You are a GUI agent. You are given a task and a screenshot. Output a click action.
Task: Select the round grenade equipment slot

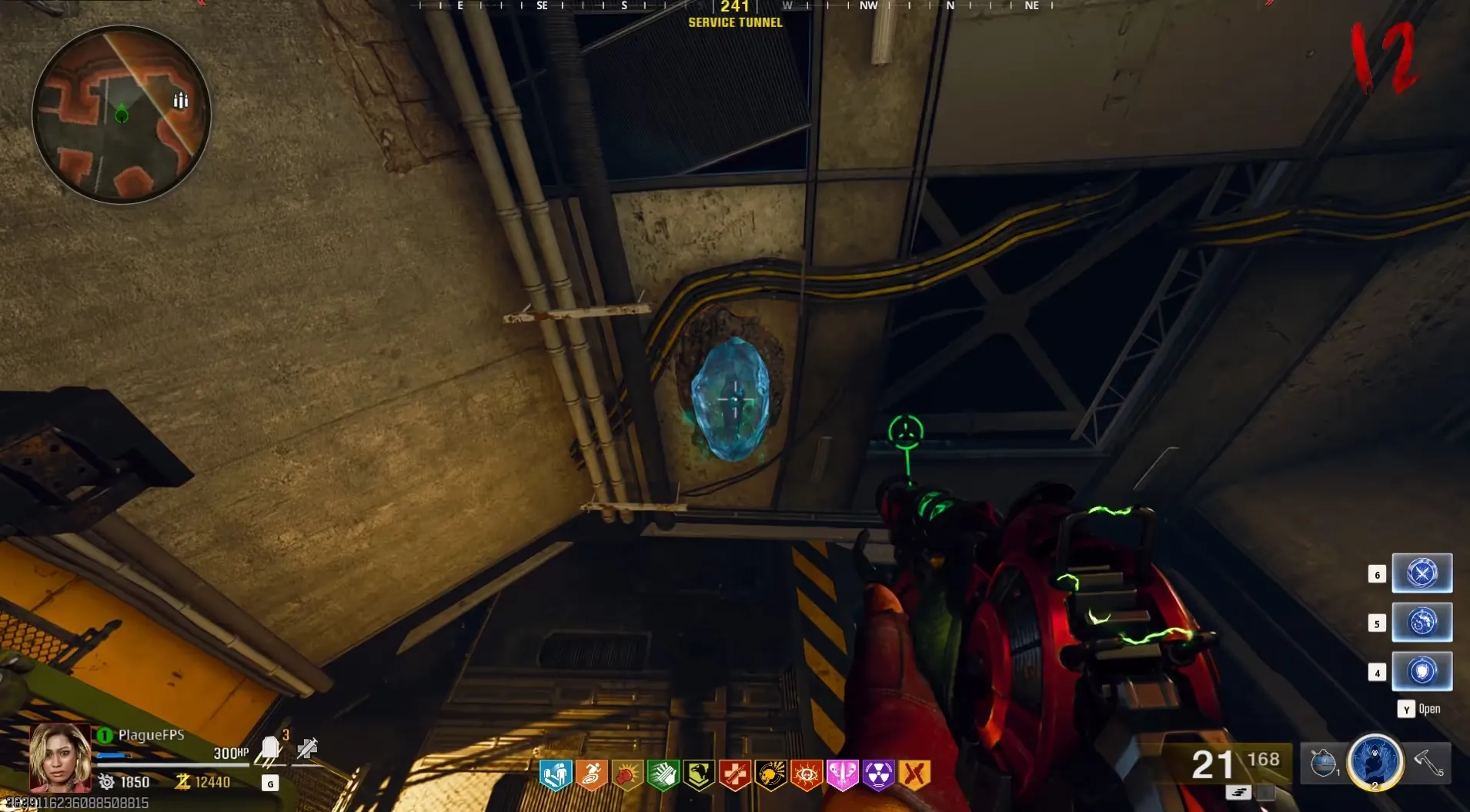(x=1324, y=763)
